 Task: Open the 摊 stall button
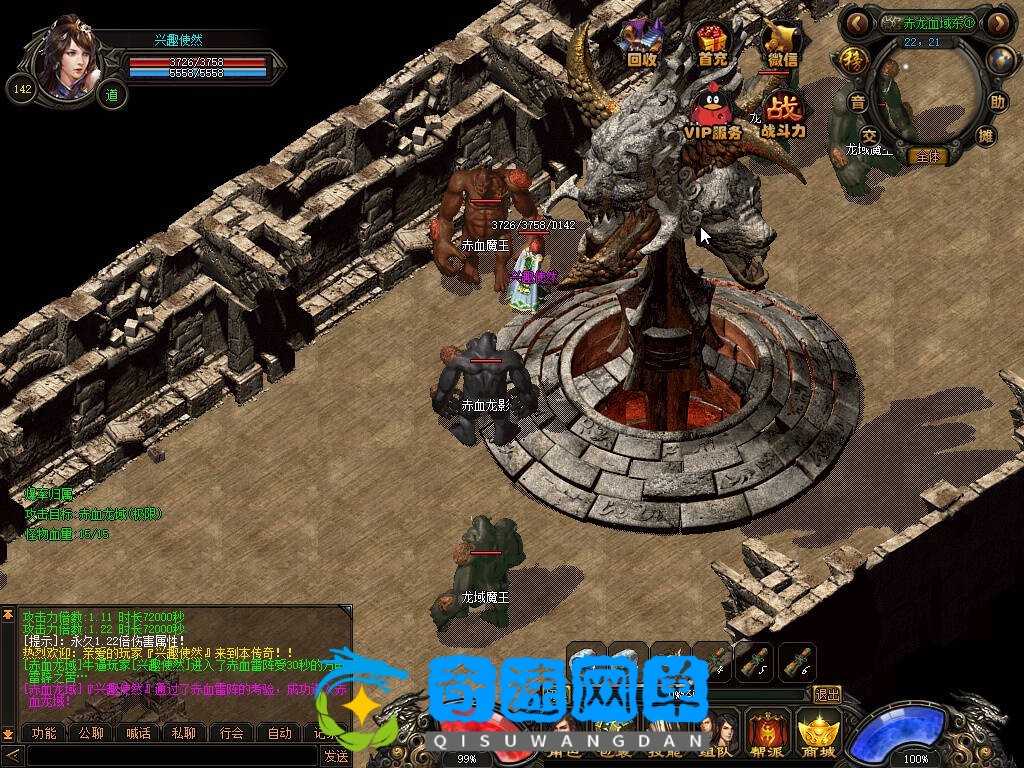click(x=986, y=135)
